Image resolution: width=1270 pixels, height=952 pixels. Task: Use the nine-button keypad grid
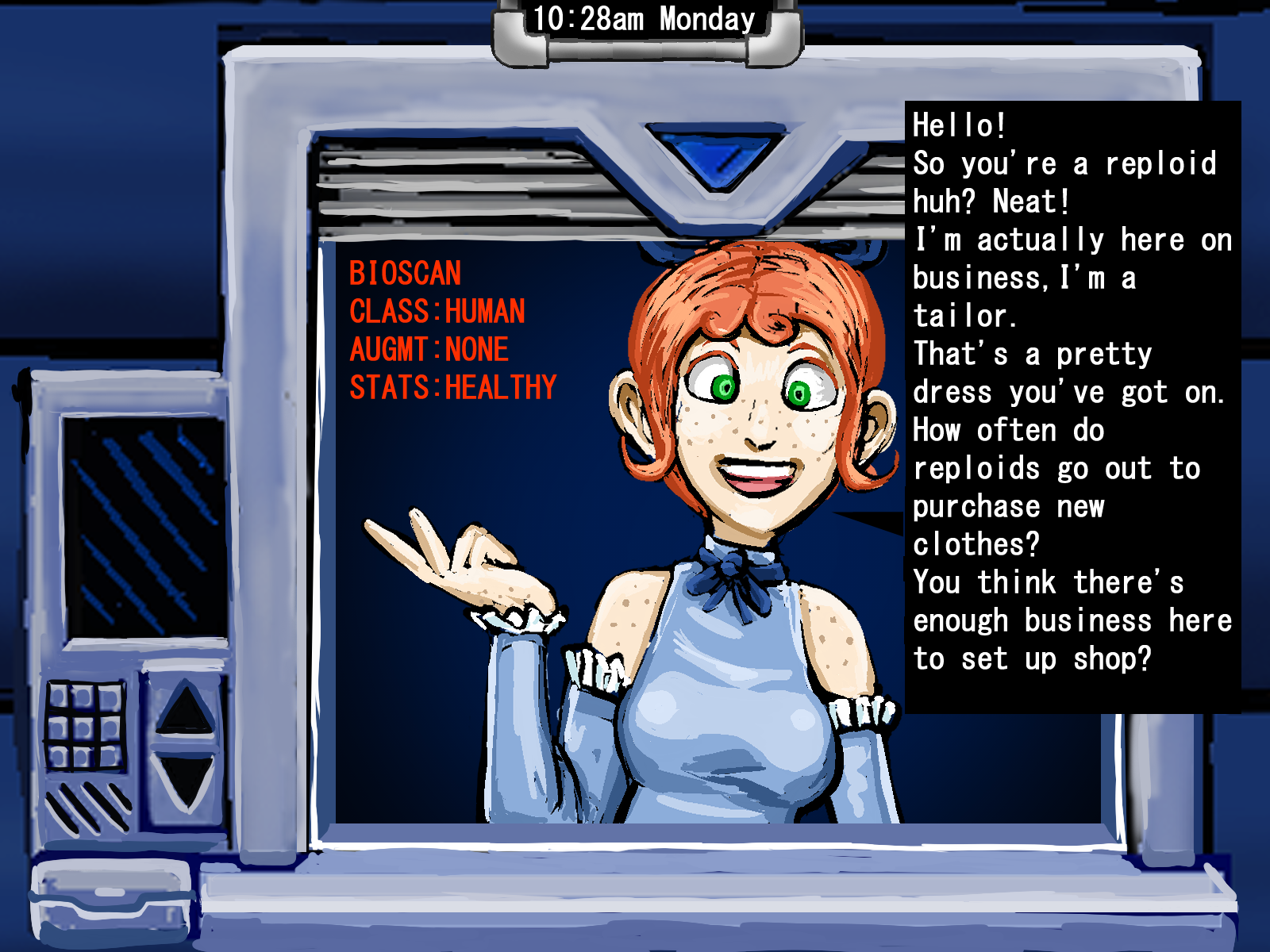(x=84, y=726)
